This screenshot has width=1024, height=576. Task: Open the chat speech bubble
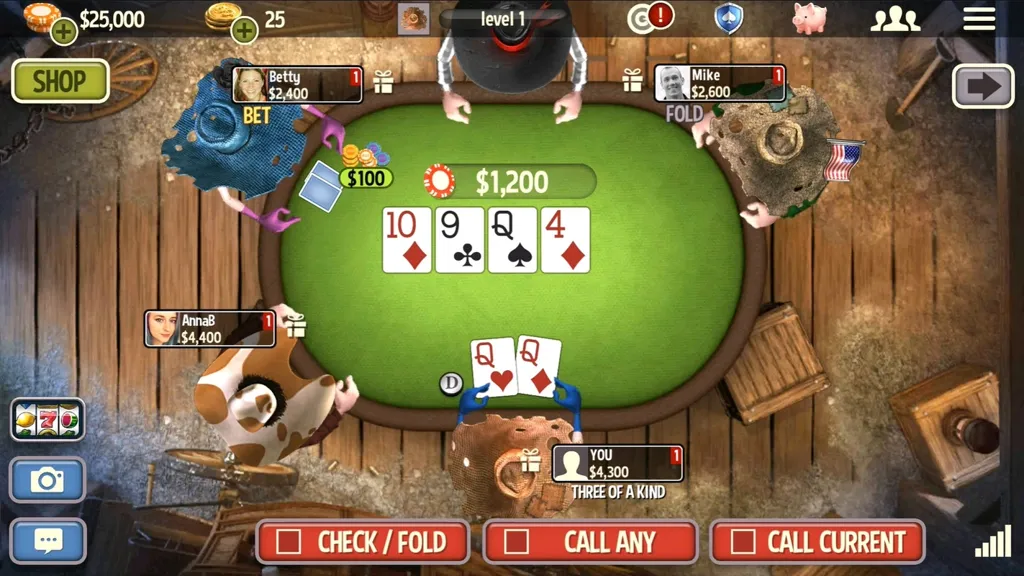47,541
